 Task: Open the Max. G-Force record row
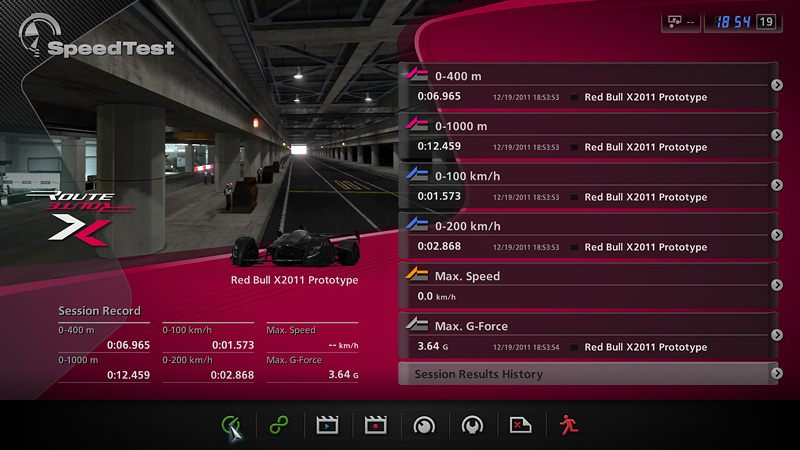[x=588, y=335]
